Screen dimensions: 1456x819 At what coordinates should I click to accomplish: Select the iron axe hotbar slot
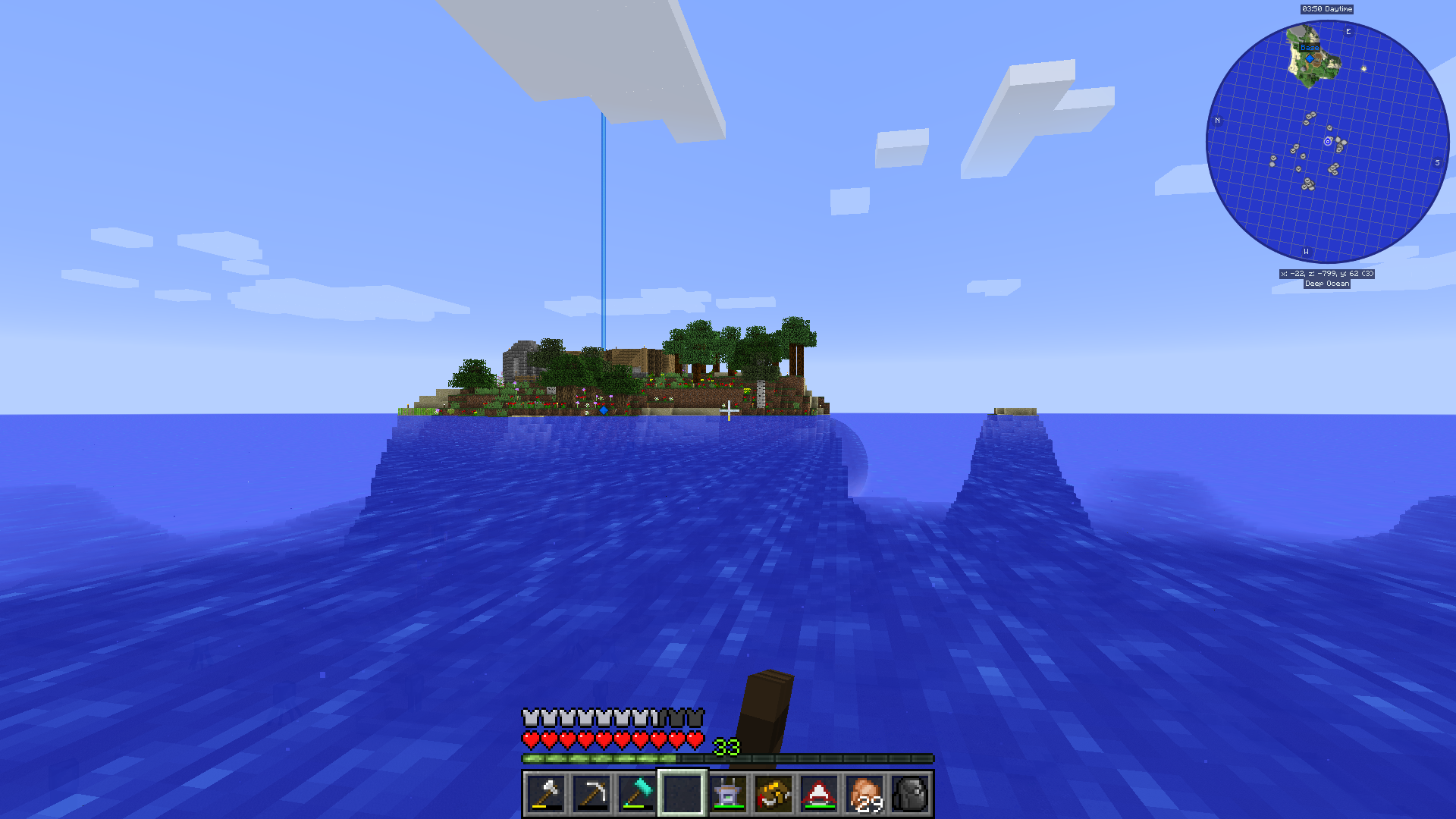(x=546, y=794)
